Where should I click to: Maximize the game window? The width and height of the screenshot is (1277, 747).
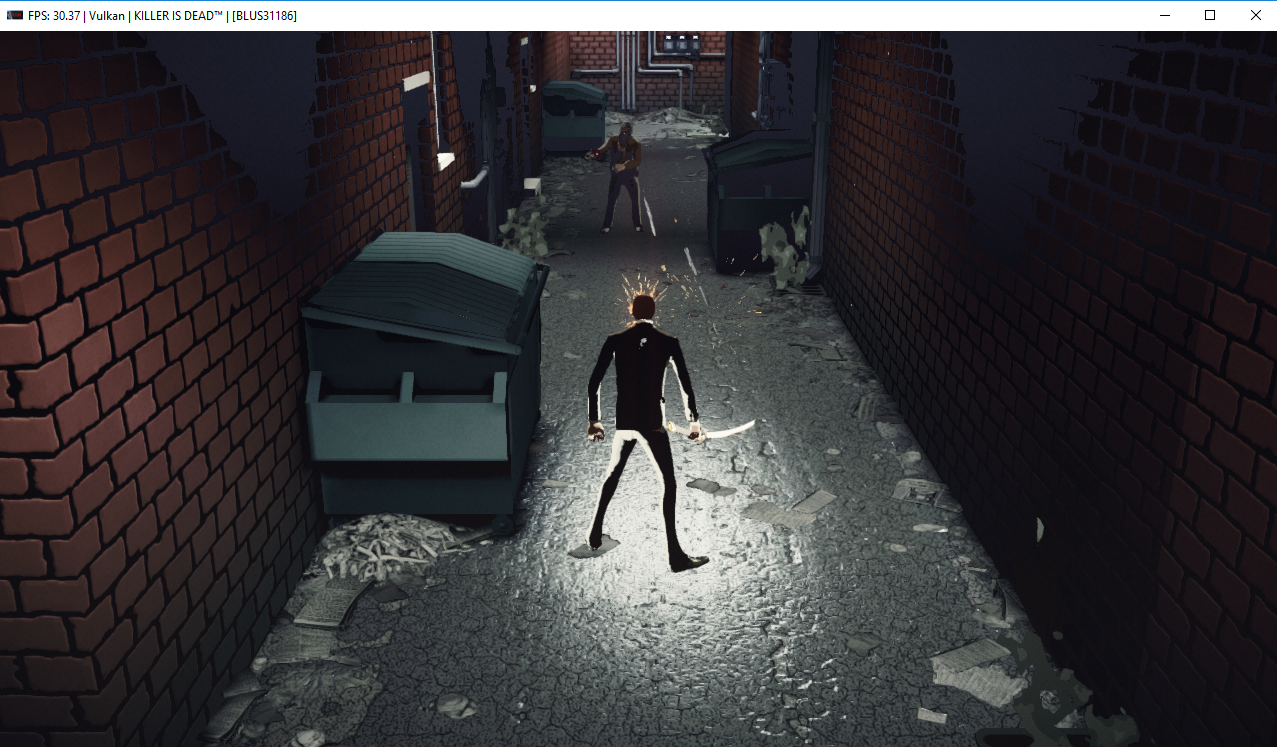coord(1210,15)
